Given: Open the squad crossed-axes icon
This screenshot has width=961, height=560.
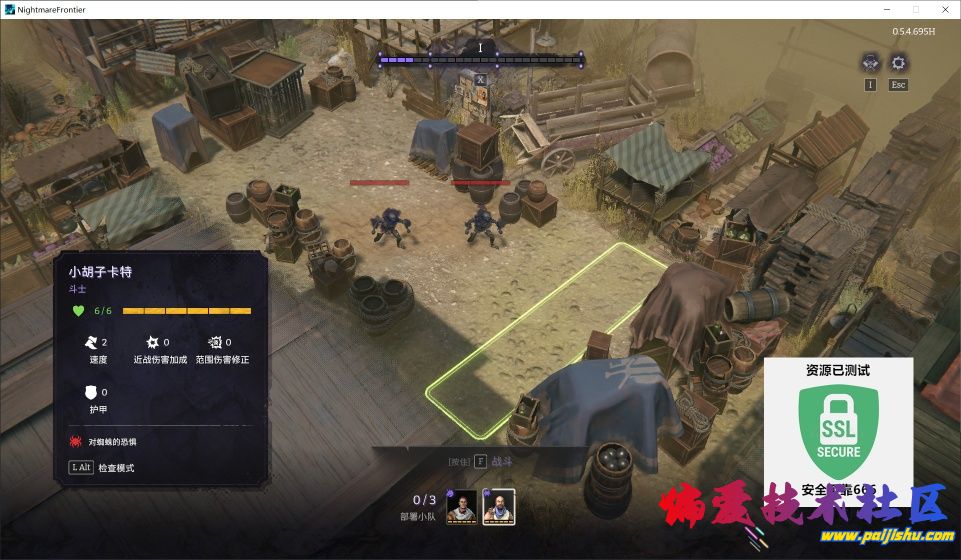Looking at the screenshot, I should 870,63.
